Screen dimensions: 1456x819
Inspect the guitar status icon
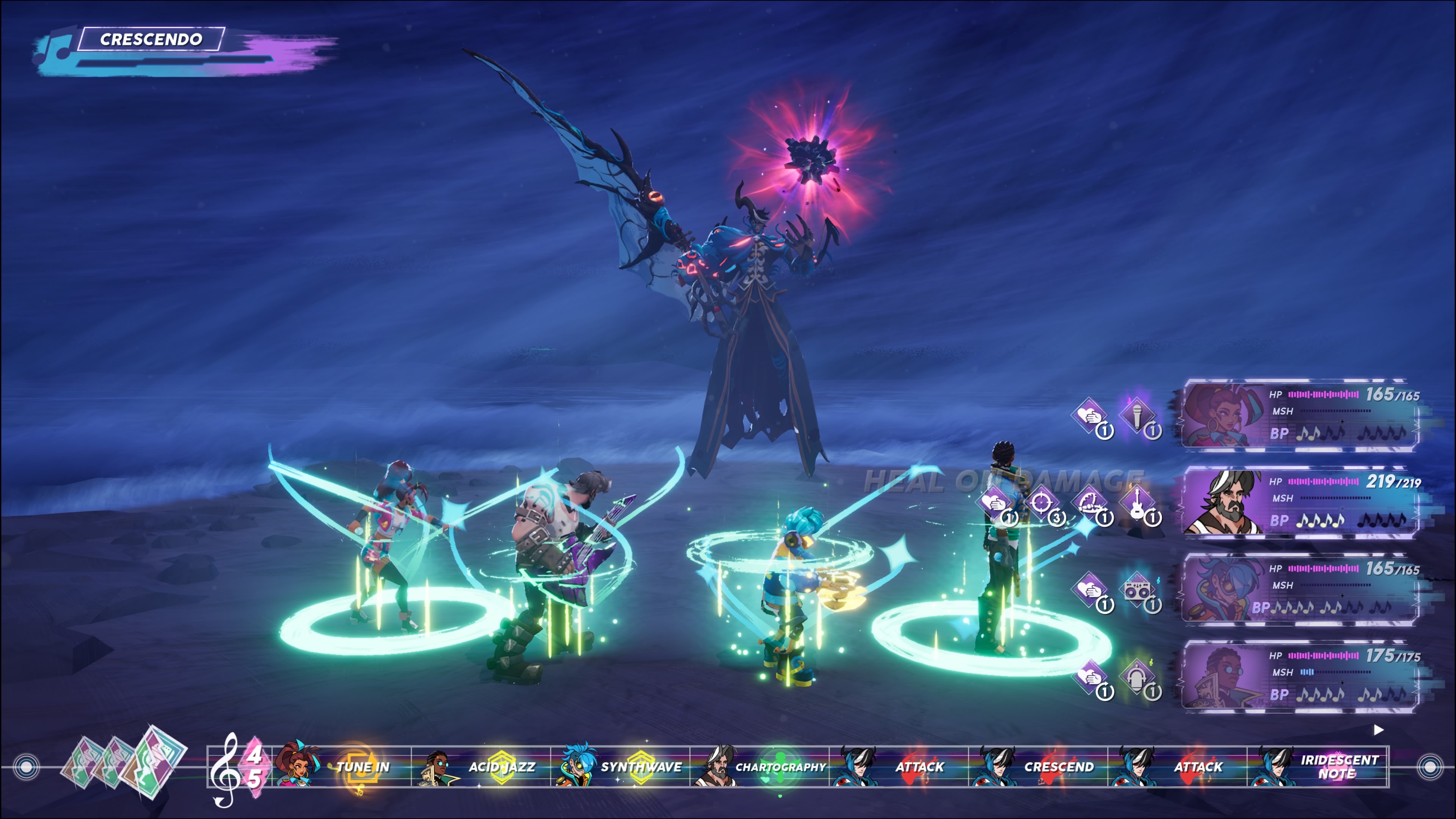click(1137, 502)
